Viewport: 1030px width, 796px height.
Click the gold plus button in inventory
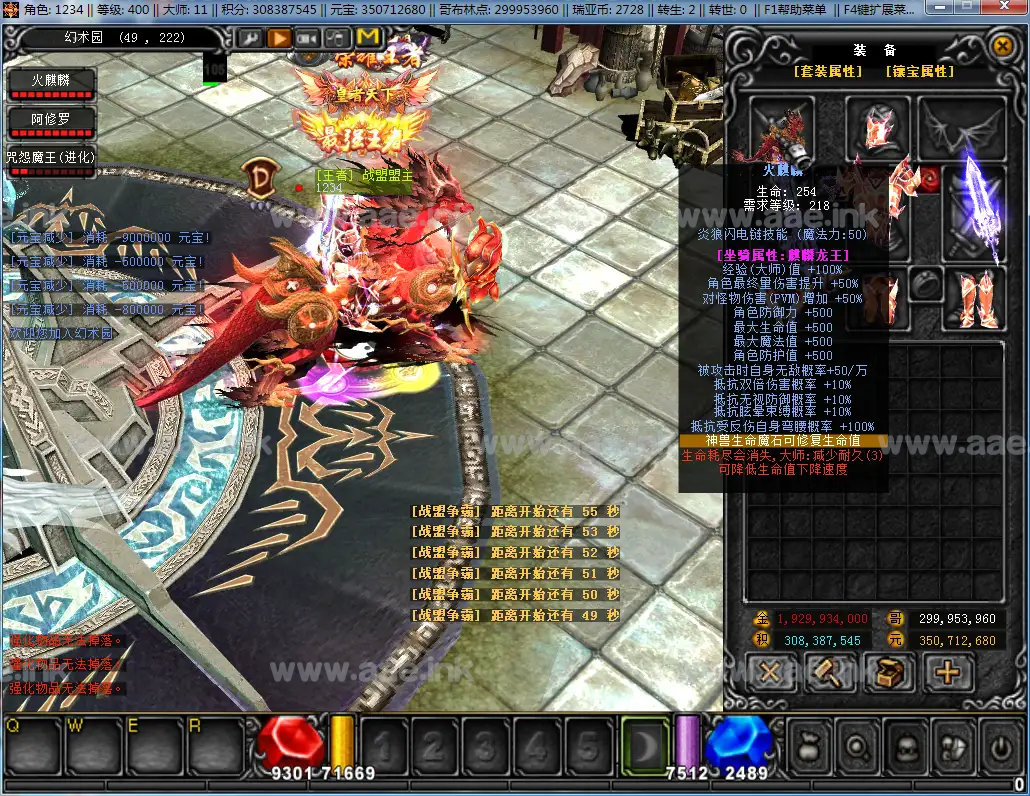pos(946,671)
